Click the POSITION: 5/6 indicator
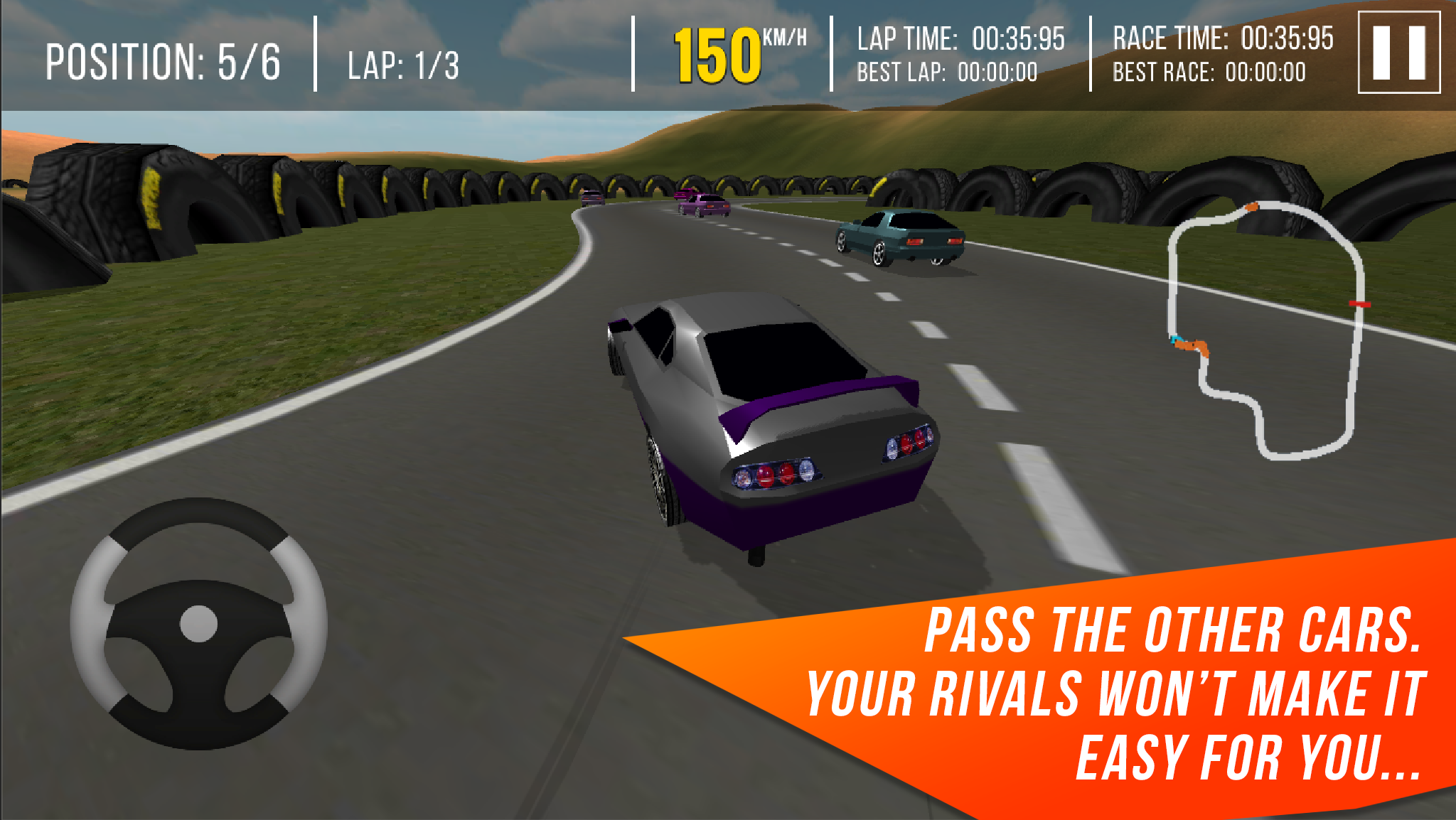 (164, 60)
